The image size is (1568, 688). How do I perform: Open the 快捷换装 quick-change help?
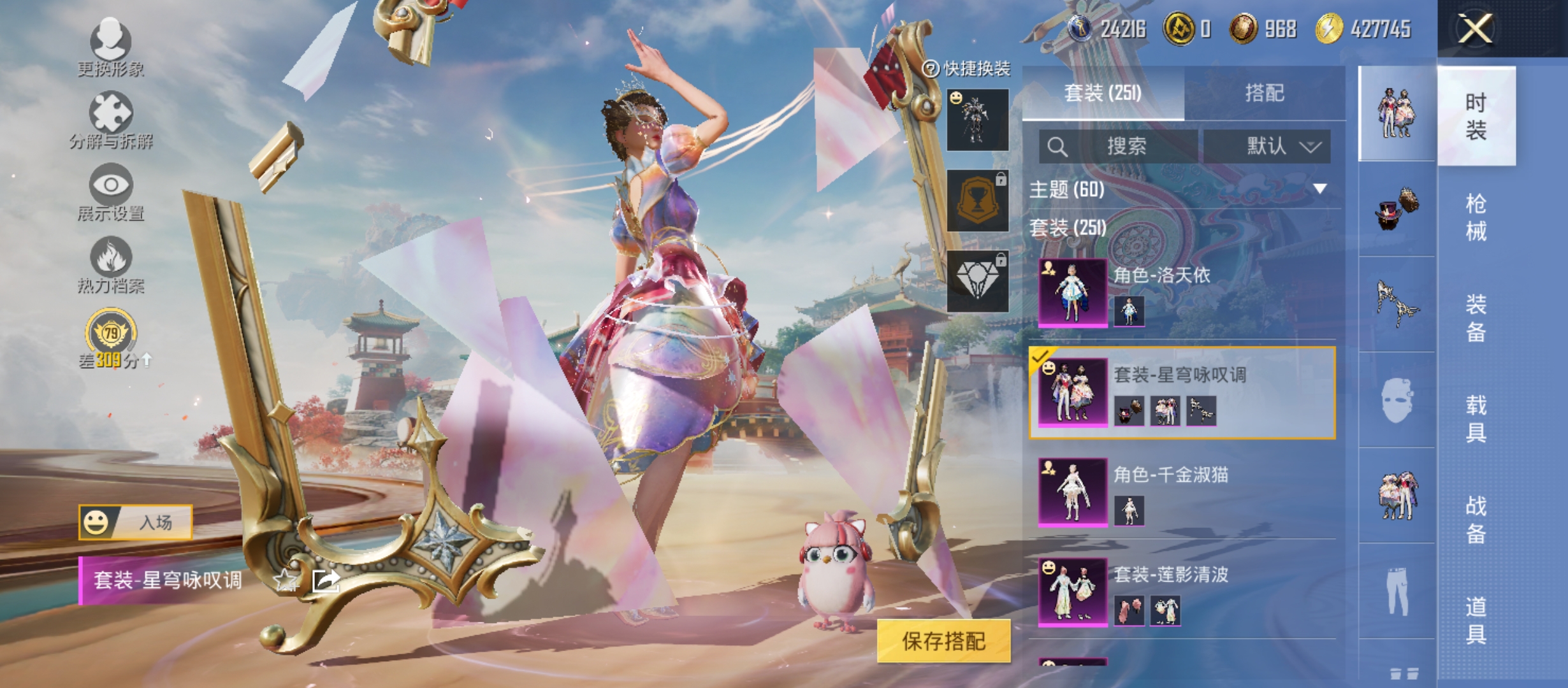pos(968,69)
